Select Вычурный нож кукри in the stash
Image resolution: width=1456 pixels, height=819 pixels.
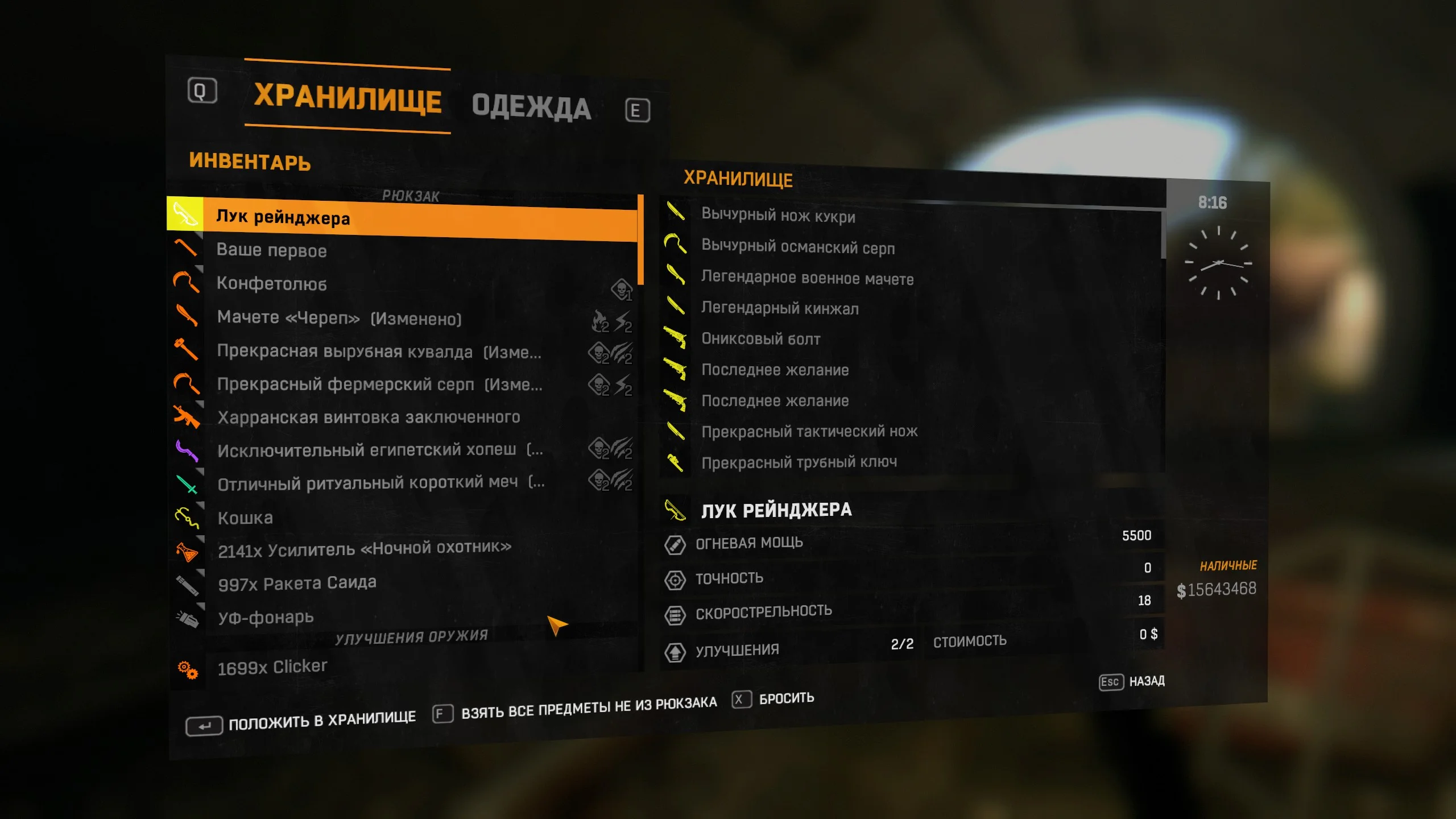[x=780, y=218]
